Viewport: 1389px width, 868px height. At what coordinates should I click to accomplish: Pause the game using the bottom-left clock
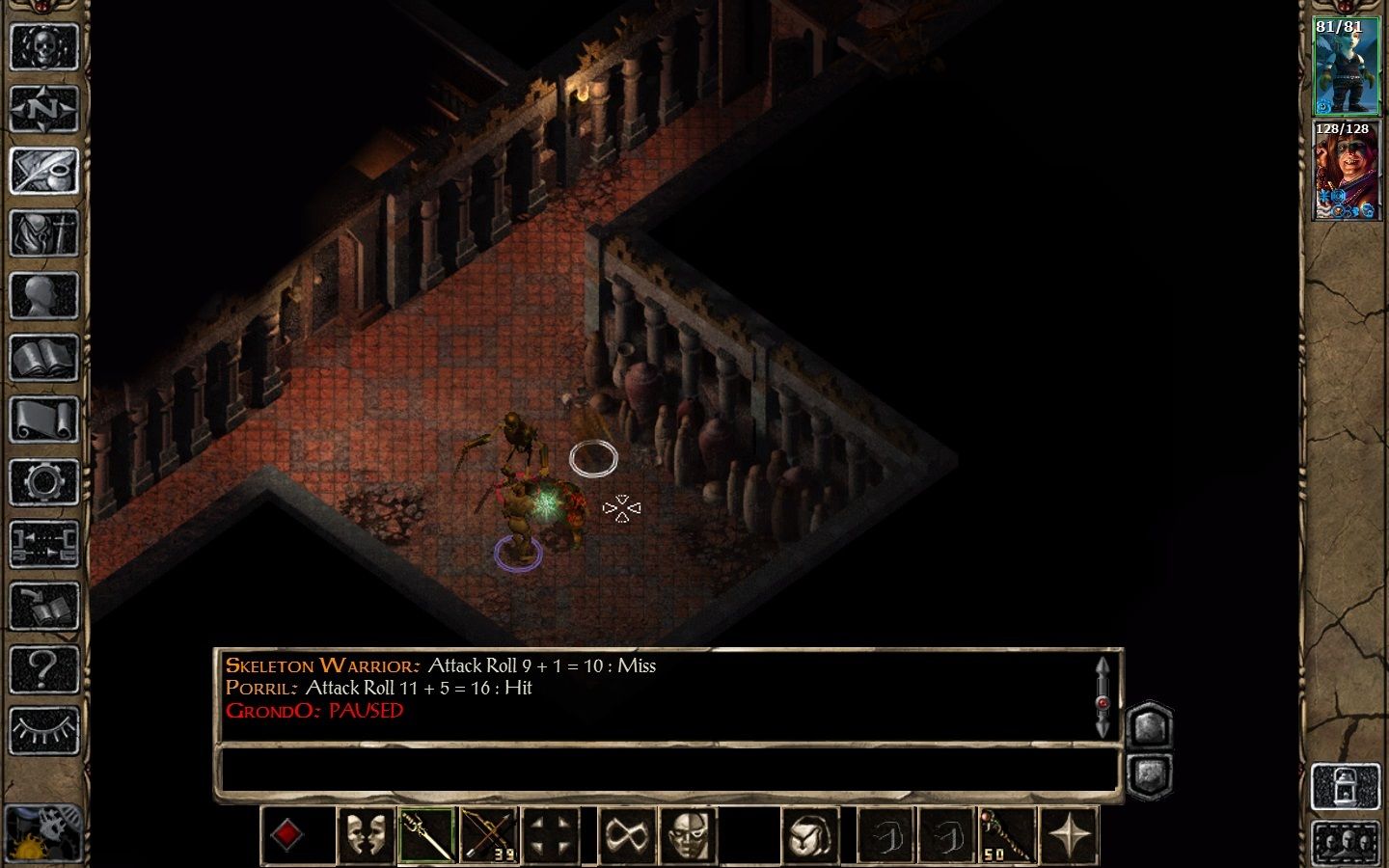point(45,834)
